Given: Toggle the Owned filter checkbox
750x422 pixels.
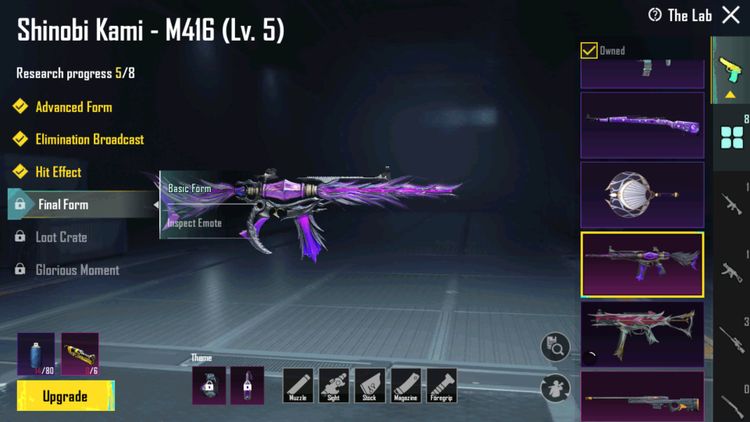Looking at the screenshot, I should click(x=589, y=50).
